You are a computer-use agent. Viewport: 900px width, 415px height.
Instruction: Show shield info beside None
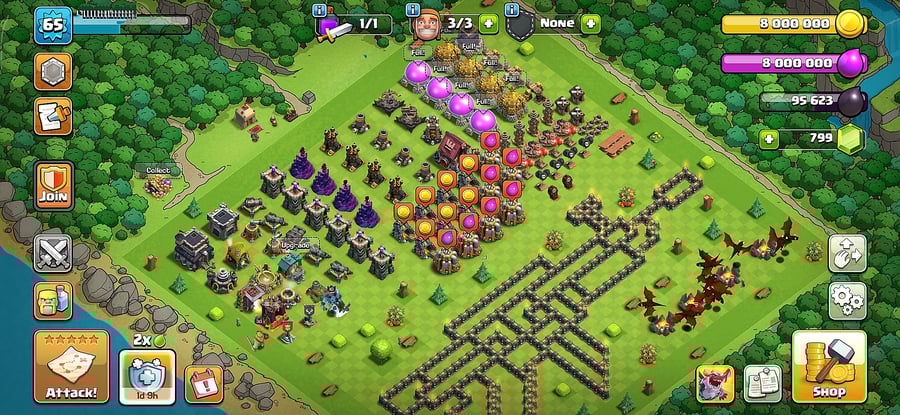[x=513, y=10]
